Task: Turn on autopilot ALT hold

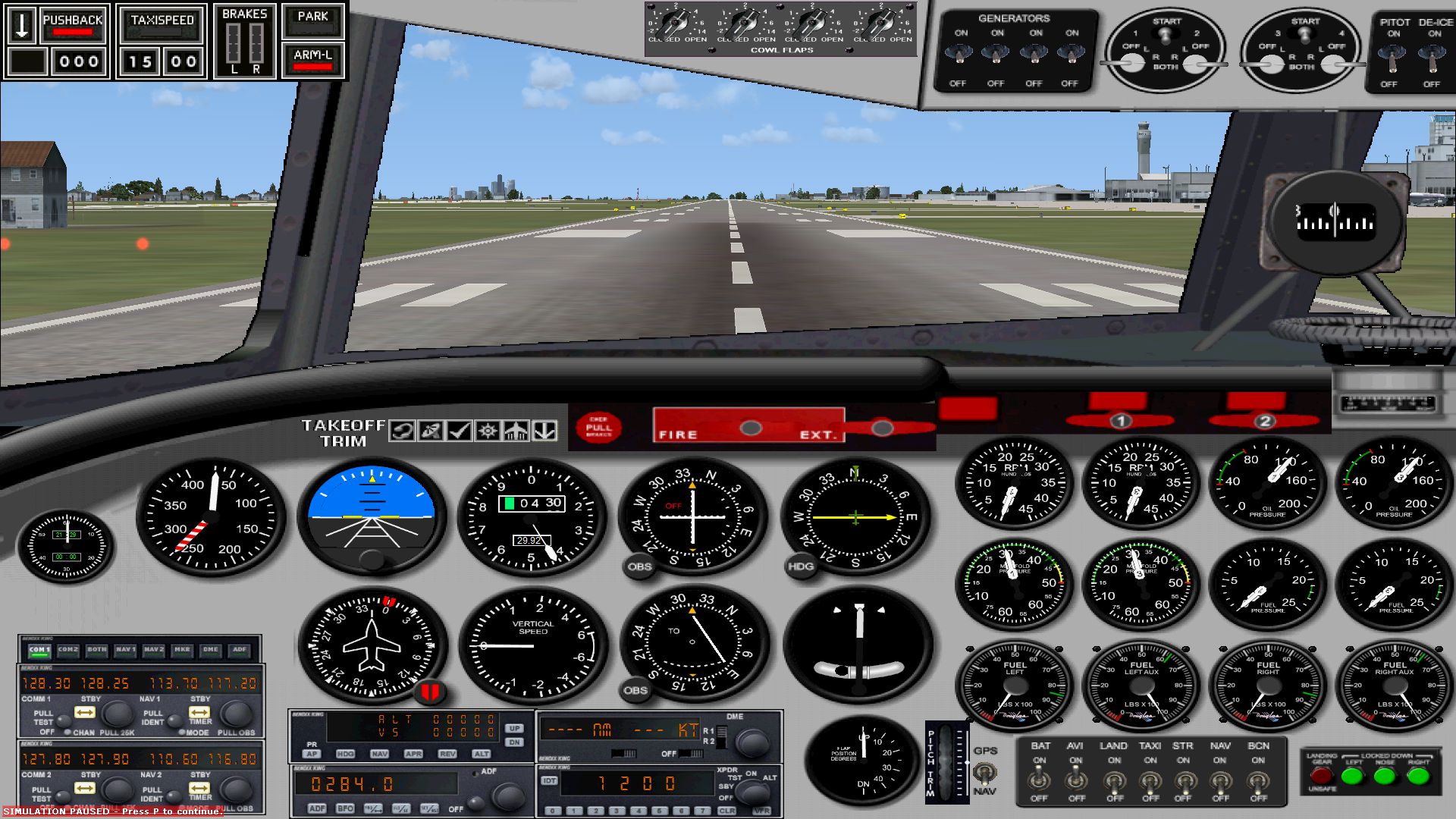Action: (x=481, y=754)
